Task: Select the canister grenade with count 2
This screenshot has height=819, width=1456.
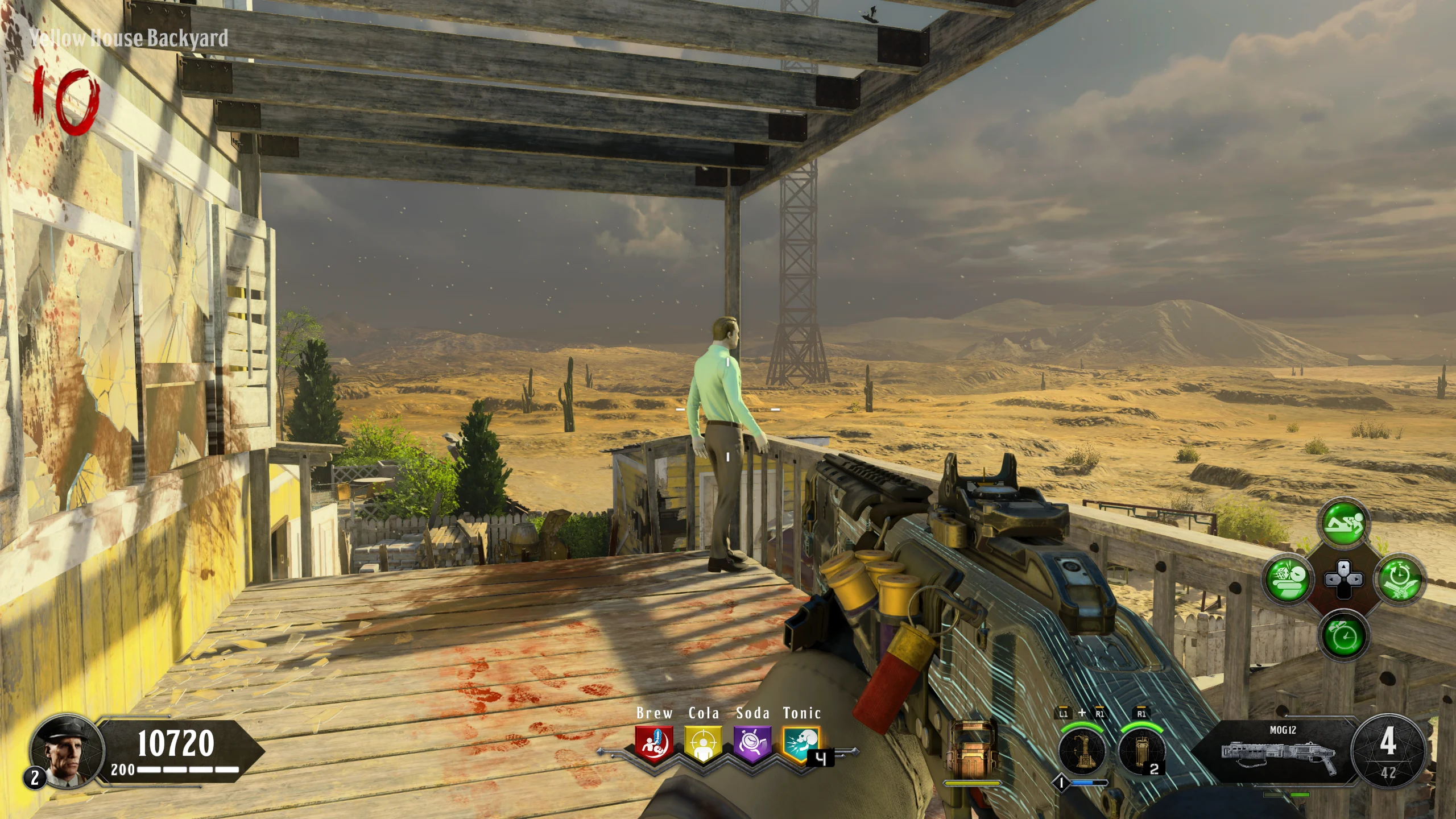Action: click(x=1140, y=751)
